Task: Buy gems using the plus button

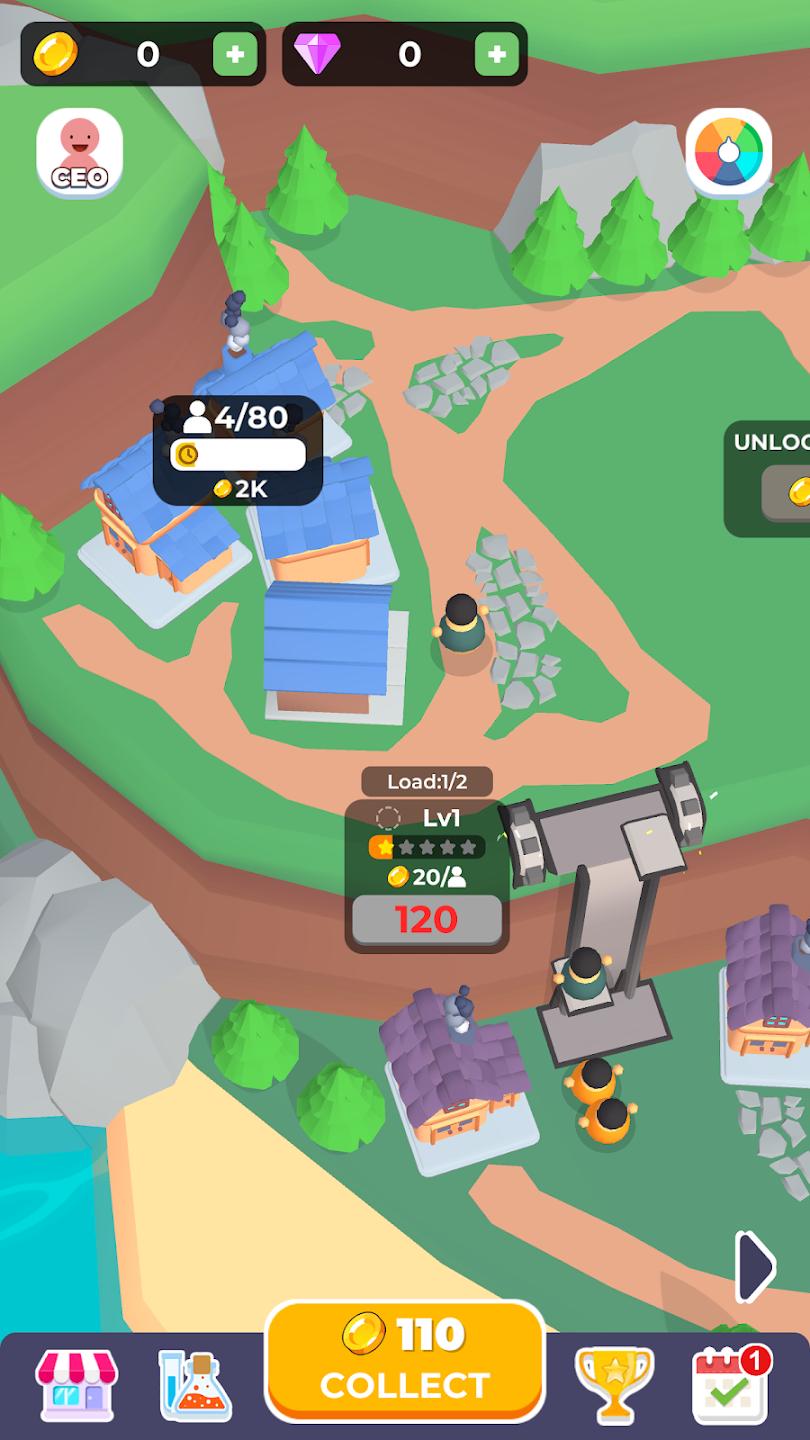Action: (x=497, y=54)
